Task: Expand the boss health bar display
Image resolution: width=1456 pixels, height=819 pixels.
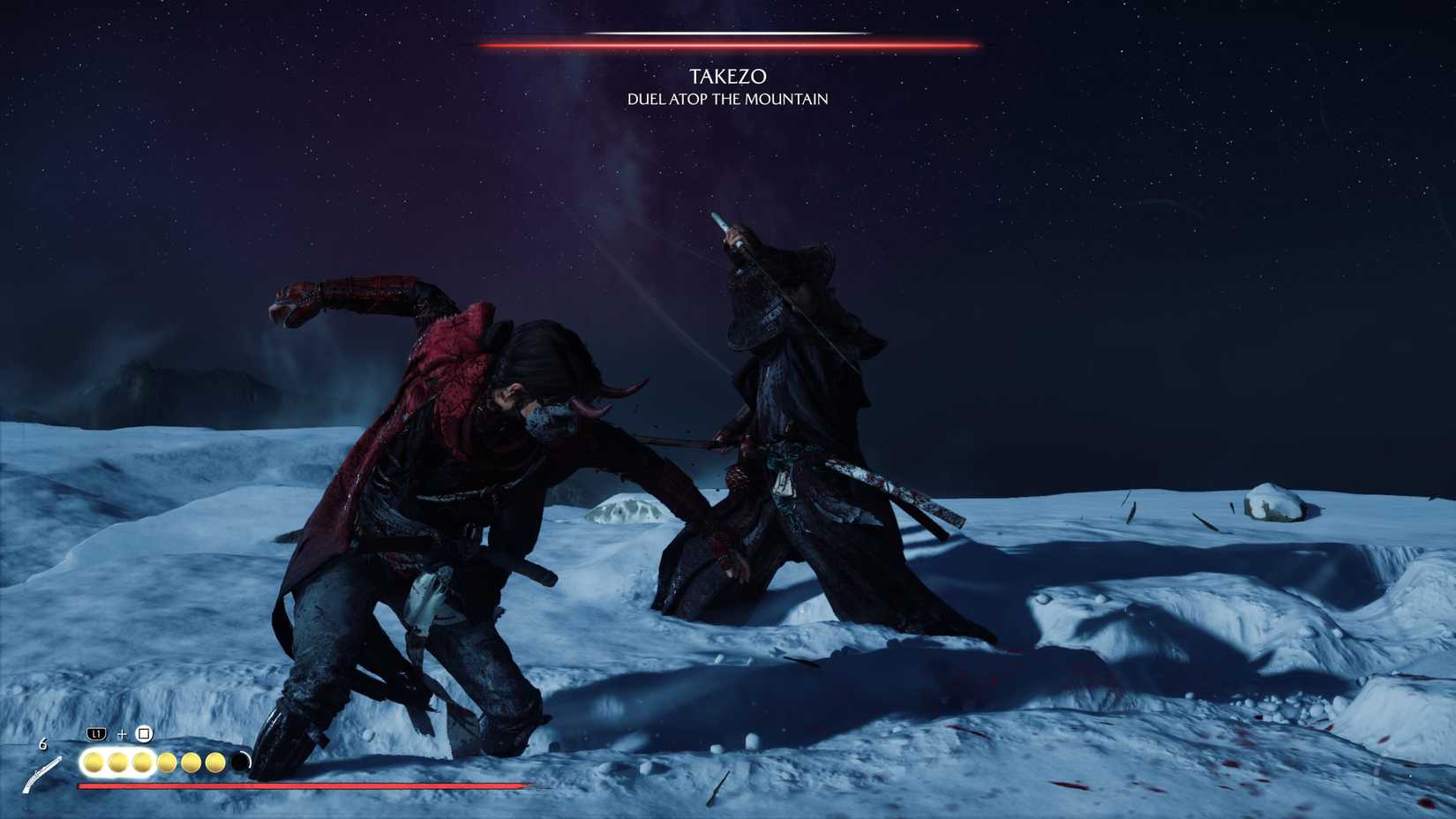Action: pos(728,41)
